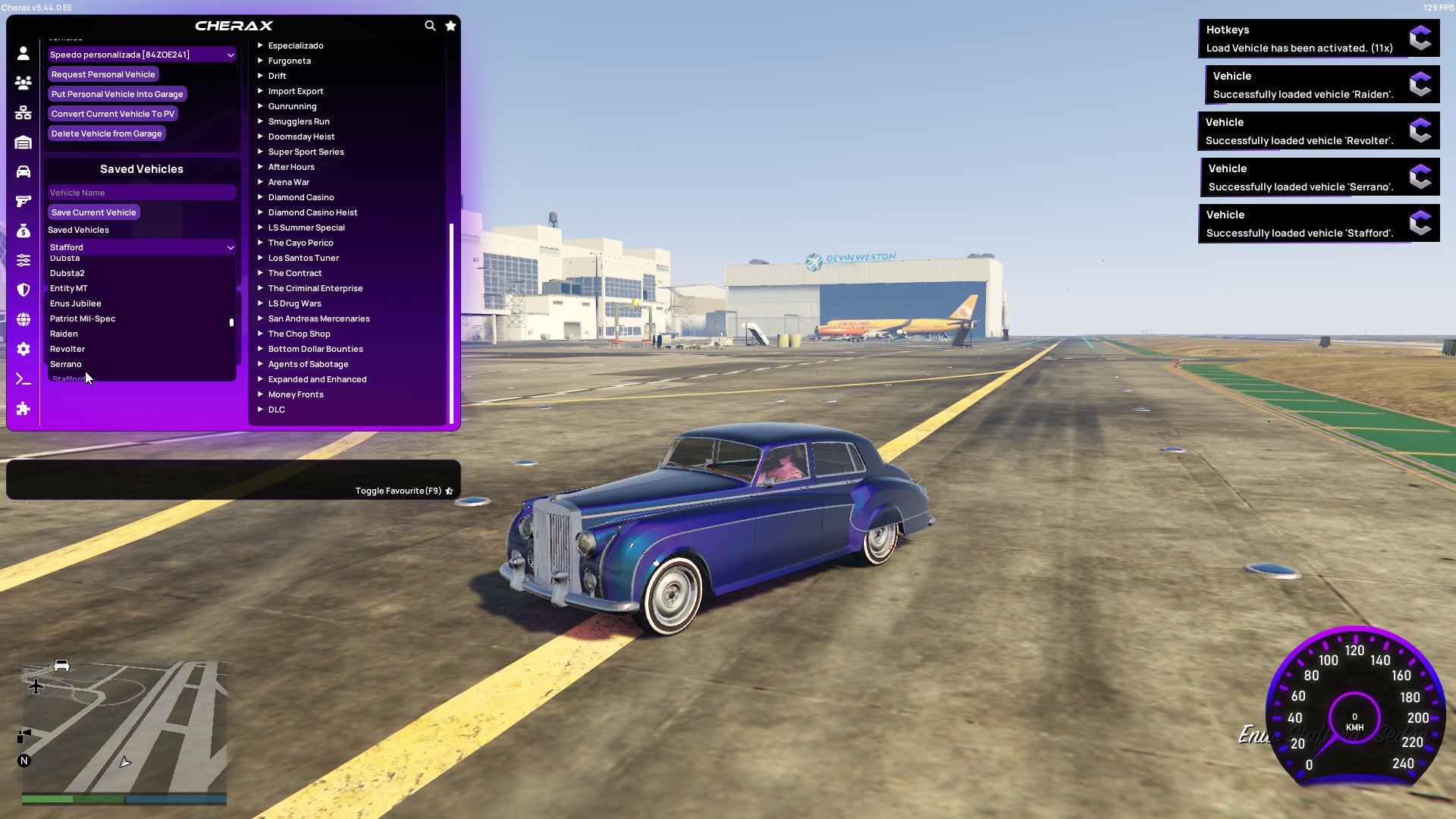Image resolution: width=1456 pixels, height=819 pixels.
Task: Collapse the Stafford saved vehicles dropdown
Action: 231,247
